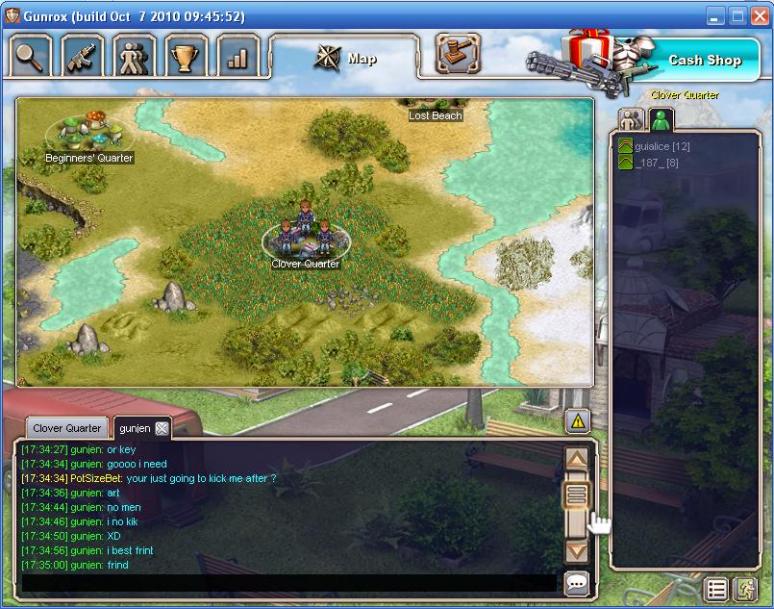The image size is (774, 609).
Task: Switch to Clover Quarter chat tab
Action: [67, 428]
